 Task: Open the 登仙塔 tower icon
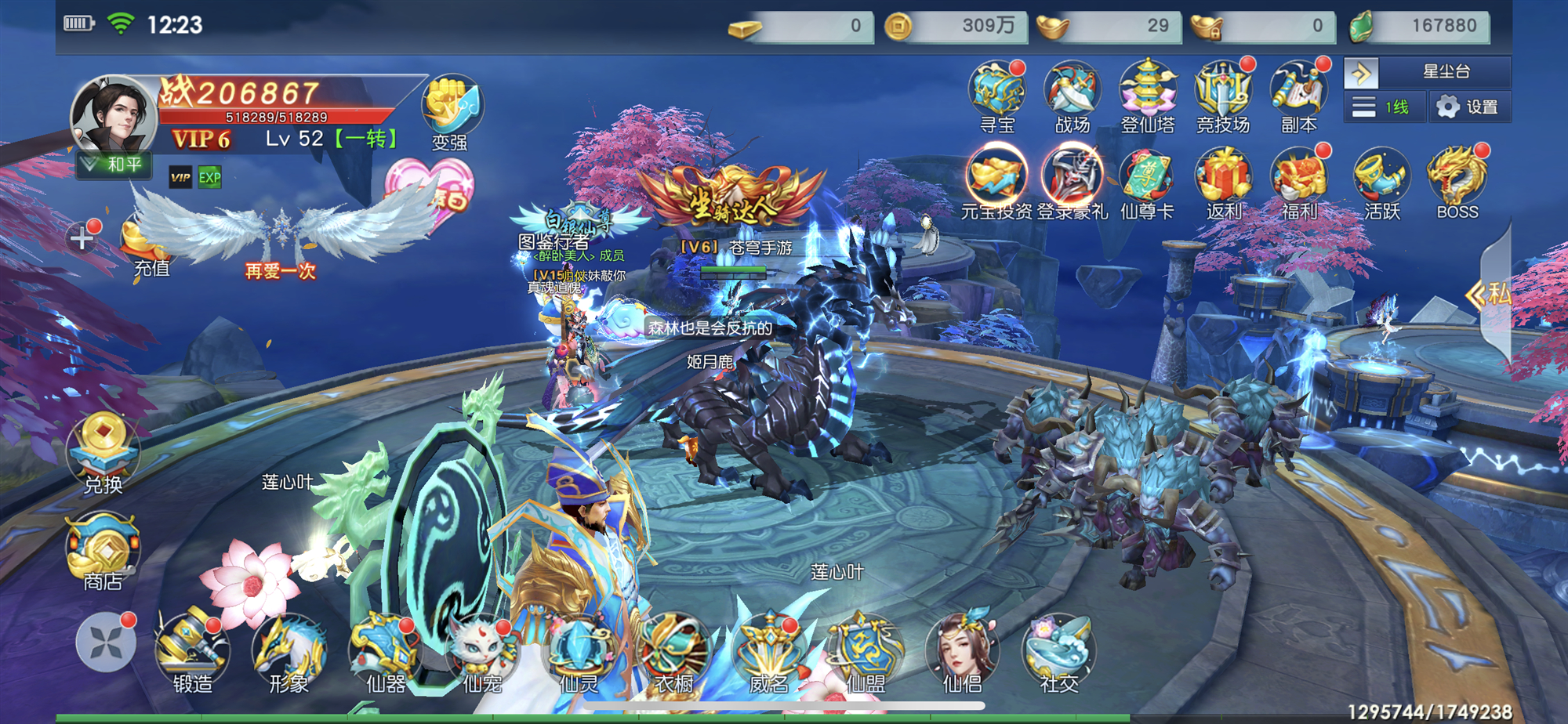pyautogui.click(x=1148, y=94)
